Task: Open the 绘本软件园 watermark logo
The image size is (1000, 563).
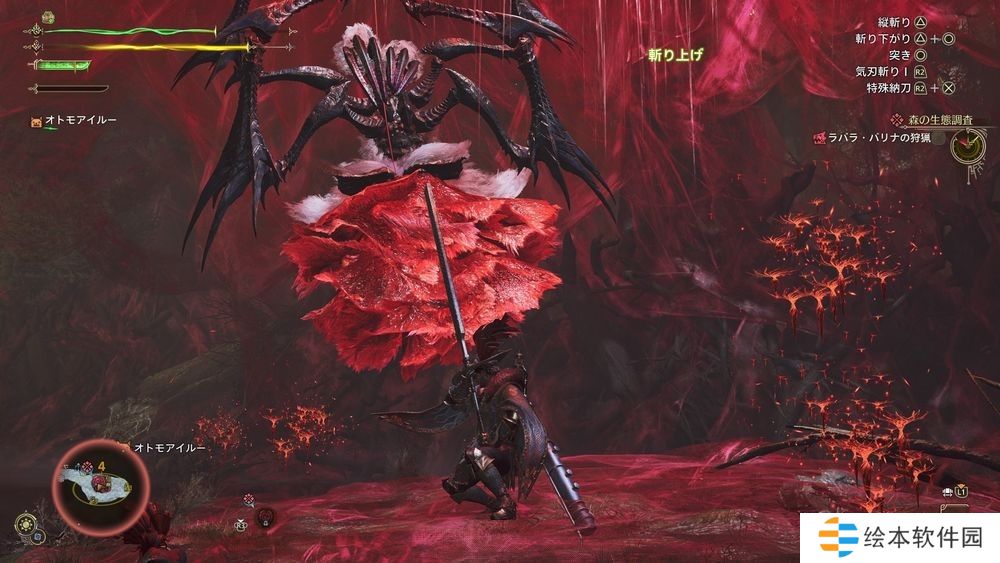Action: pos(900,538)
